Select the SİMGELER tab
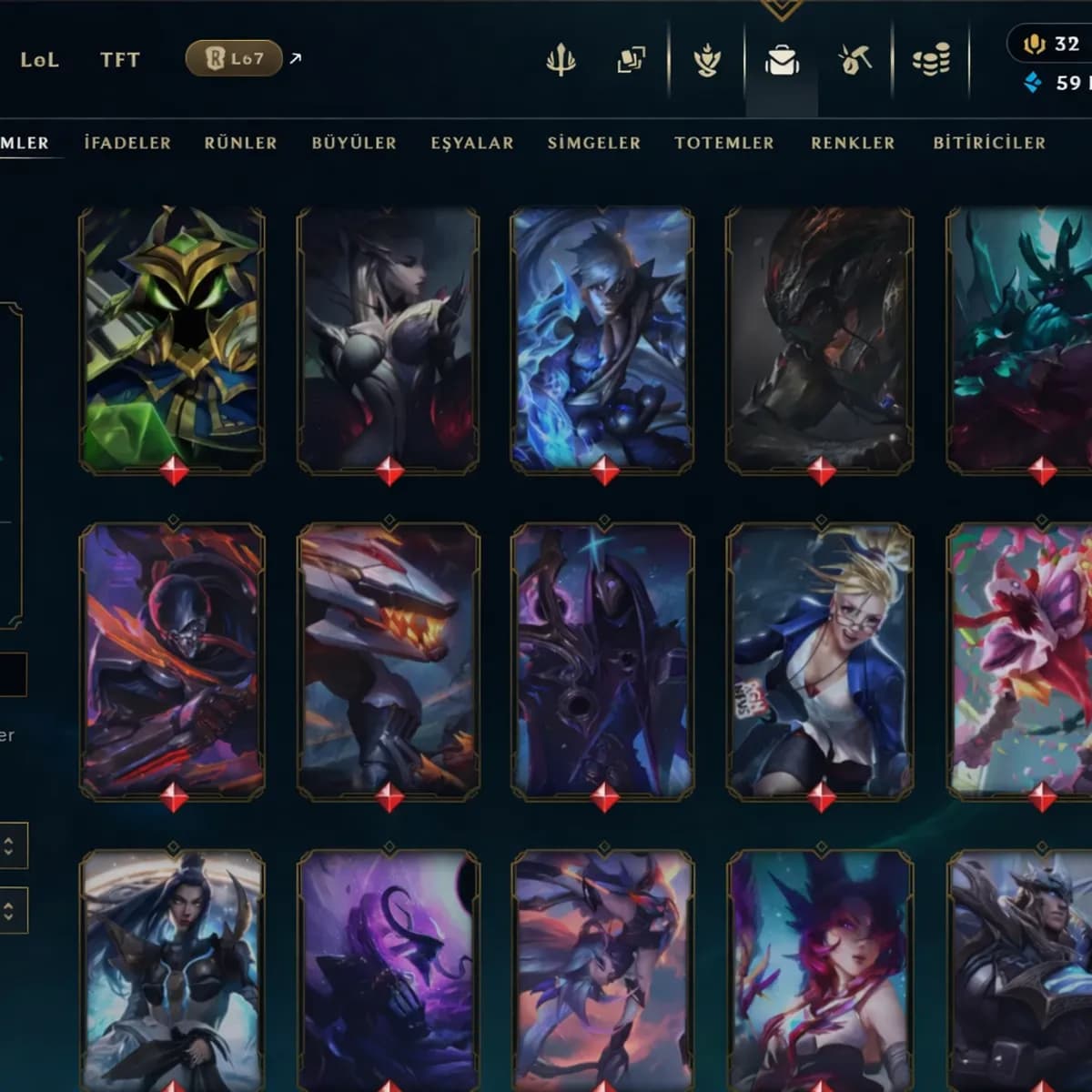 tap(594, 143)
